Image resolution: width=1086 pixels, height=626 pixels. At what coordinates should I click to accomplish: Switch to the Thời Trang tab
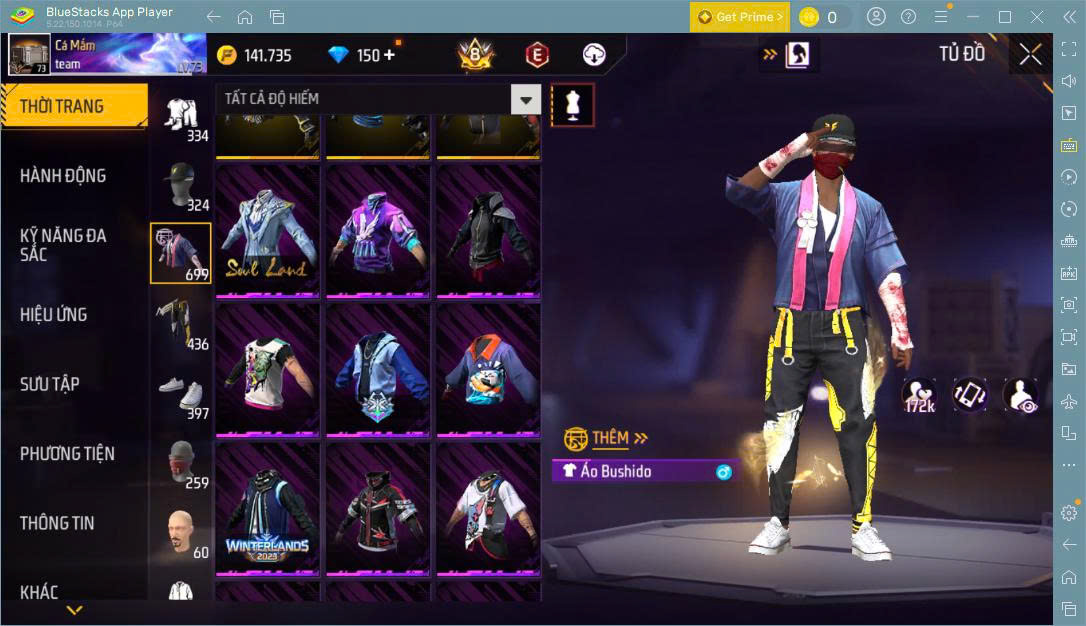(62, 106)
